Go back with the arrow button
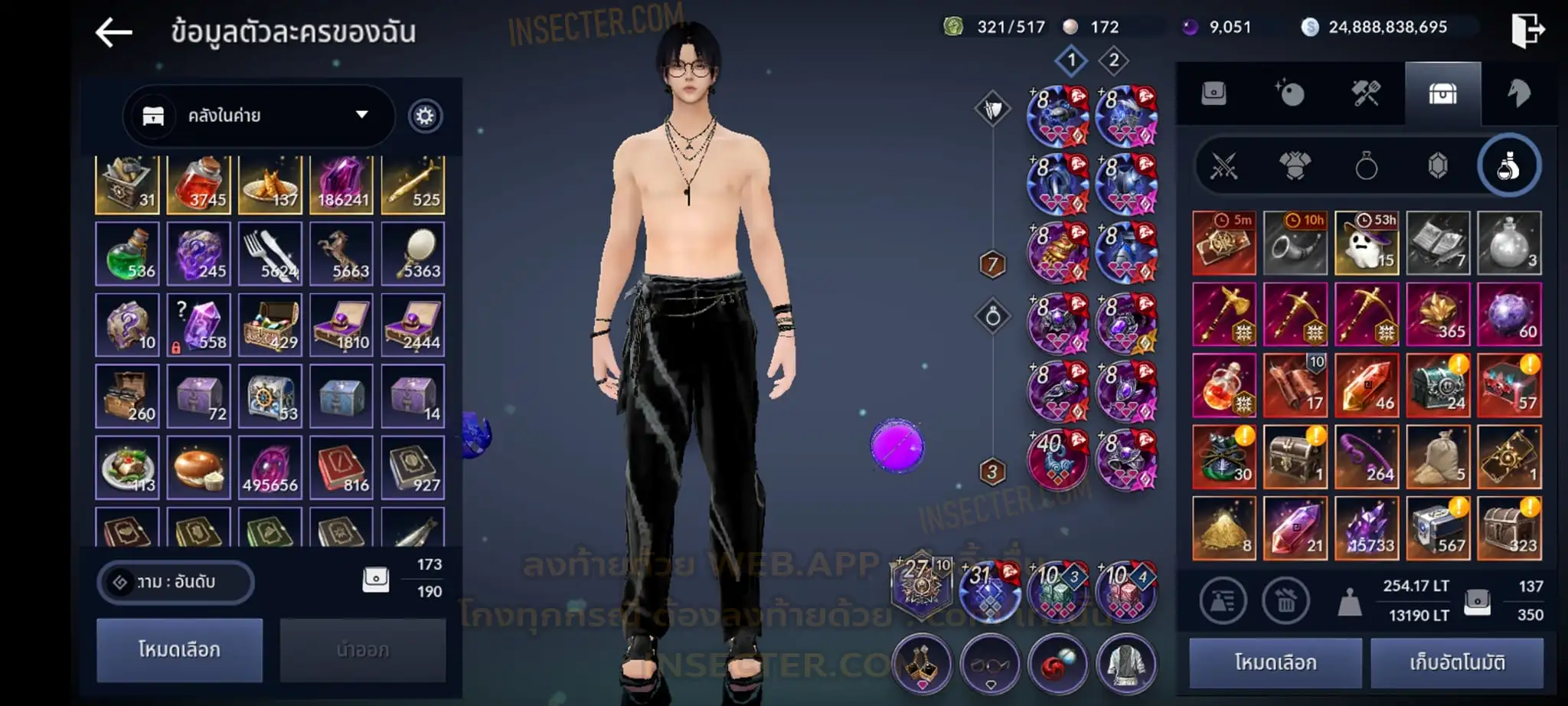 [114, 32]
